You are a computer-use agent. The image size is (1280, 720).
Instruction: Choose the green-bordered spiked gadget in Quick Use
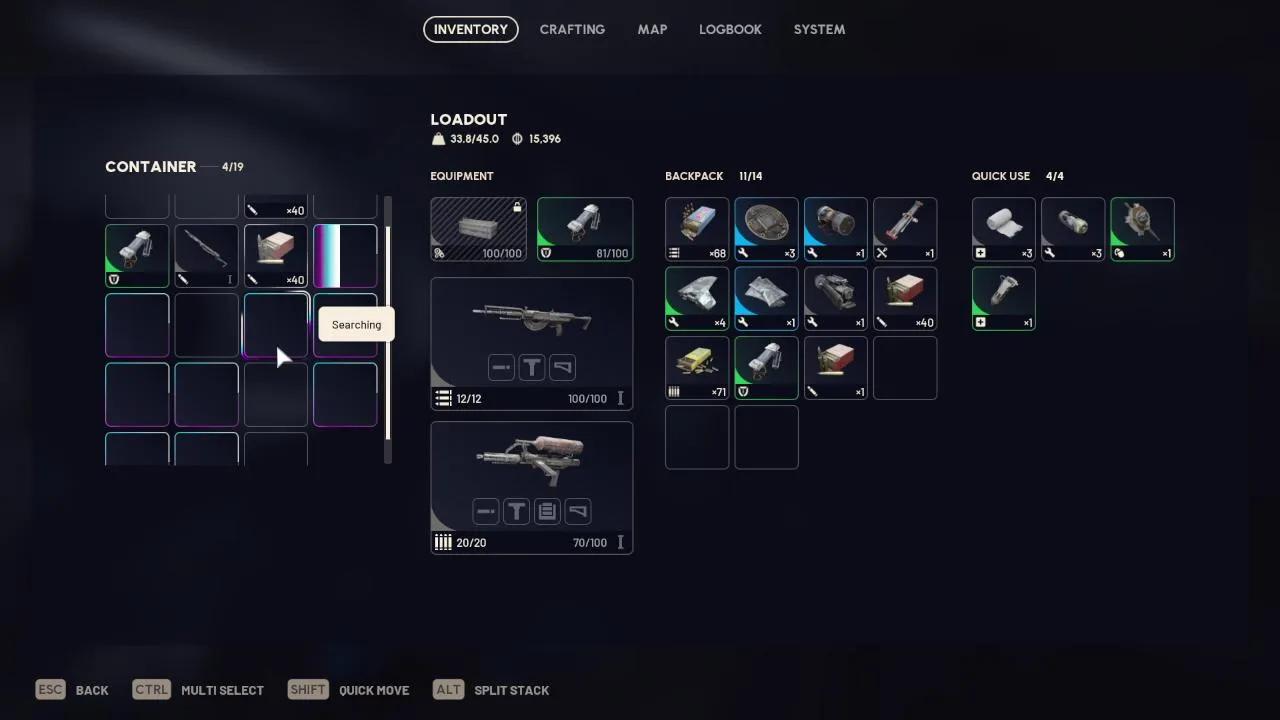coord(1142,229)
